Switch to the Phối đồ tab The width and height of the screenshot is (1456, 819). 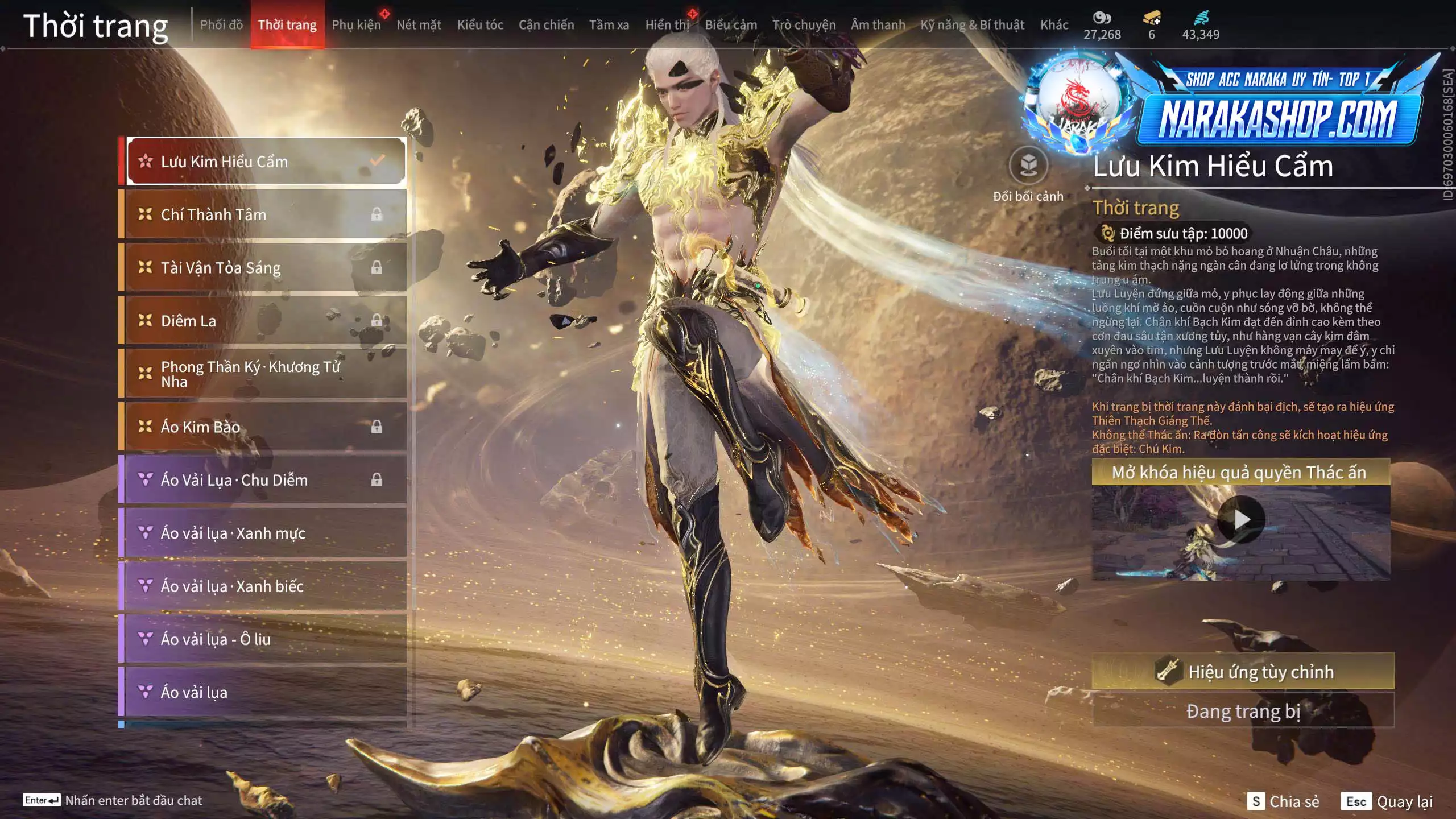tap(221, 24)
